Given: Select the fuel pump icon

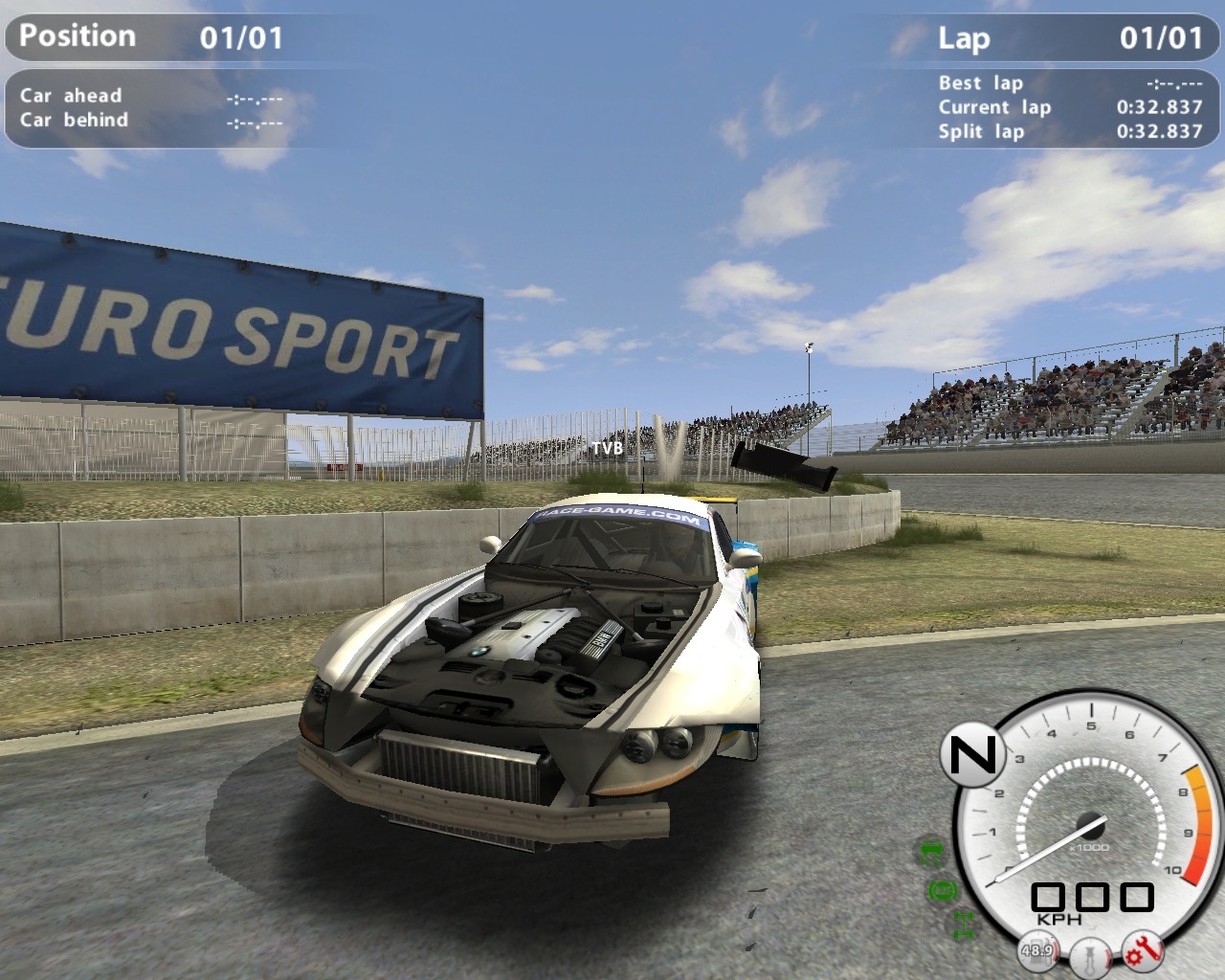Looking at the screenshot, I should [1037, 950].
